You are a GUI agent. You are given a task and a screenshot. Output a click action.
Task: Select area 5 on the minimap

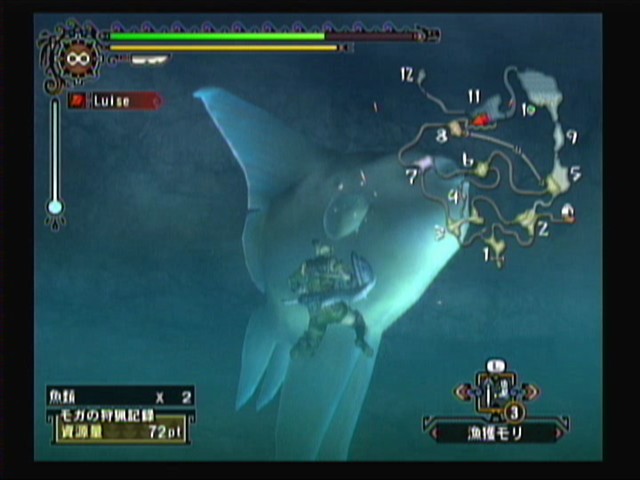tap(560, 178)
